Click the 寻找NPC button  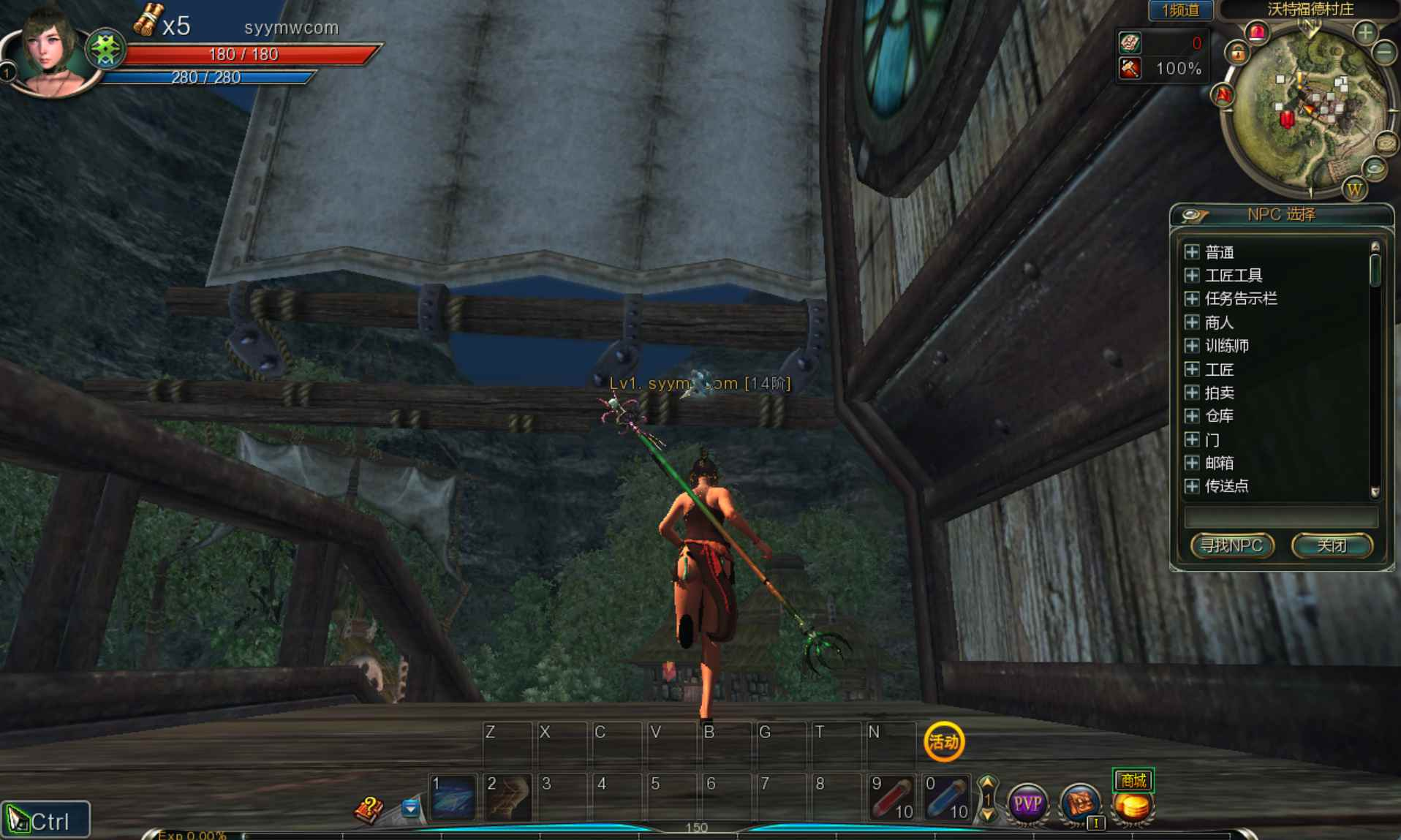point(1233,545)
